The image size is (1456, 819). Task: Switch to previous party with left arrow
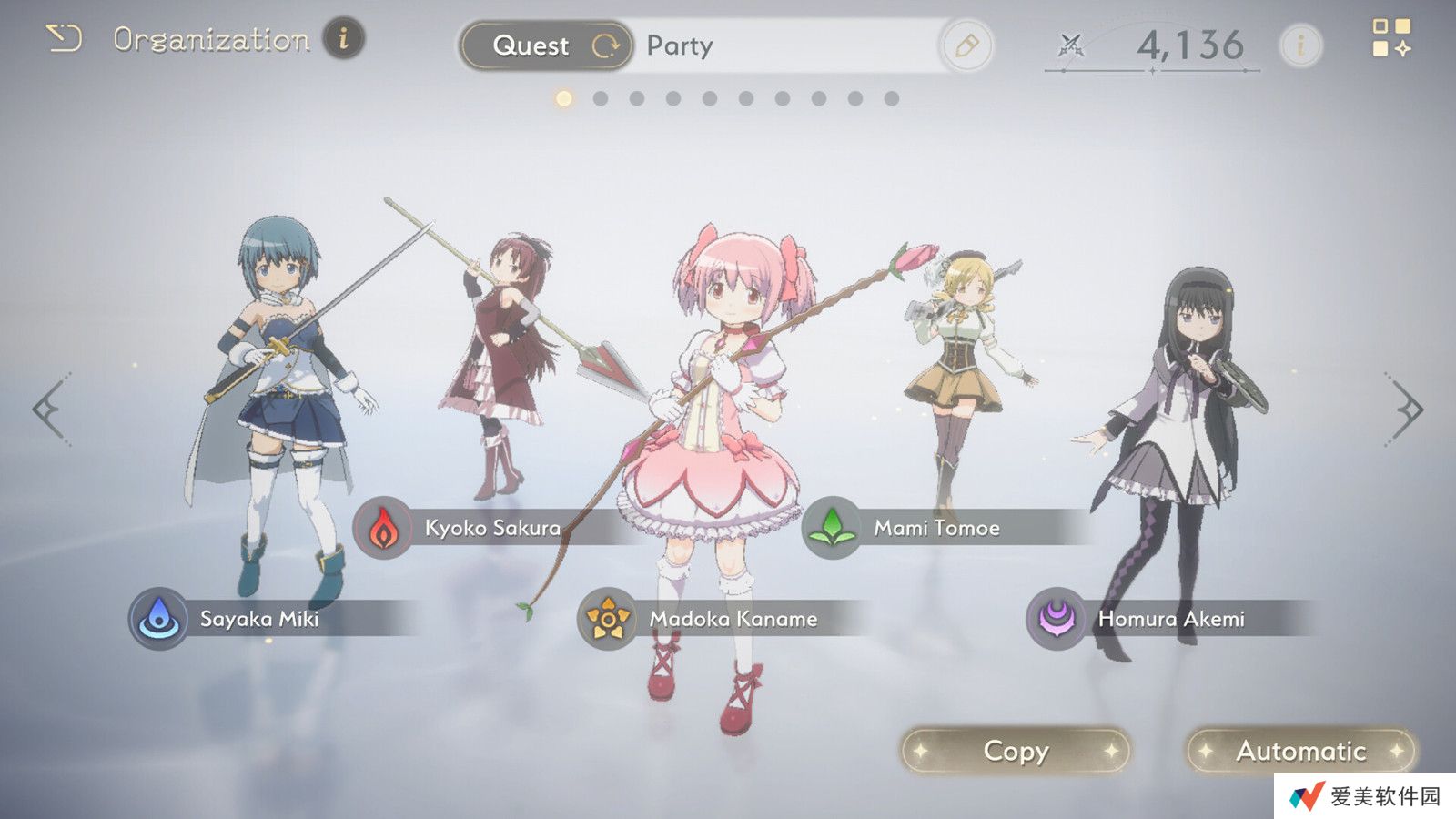pyautogui.click(x=50, y=409)
